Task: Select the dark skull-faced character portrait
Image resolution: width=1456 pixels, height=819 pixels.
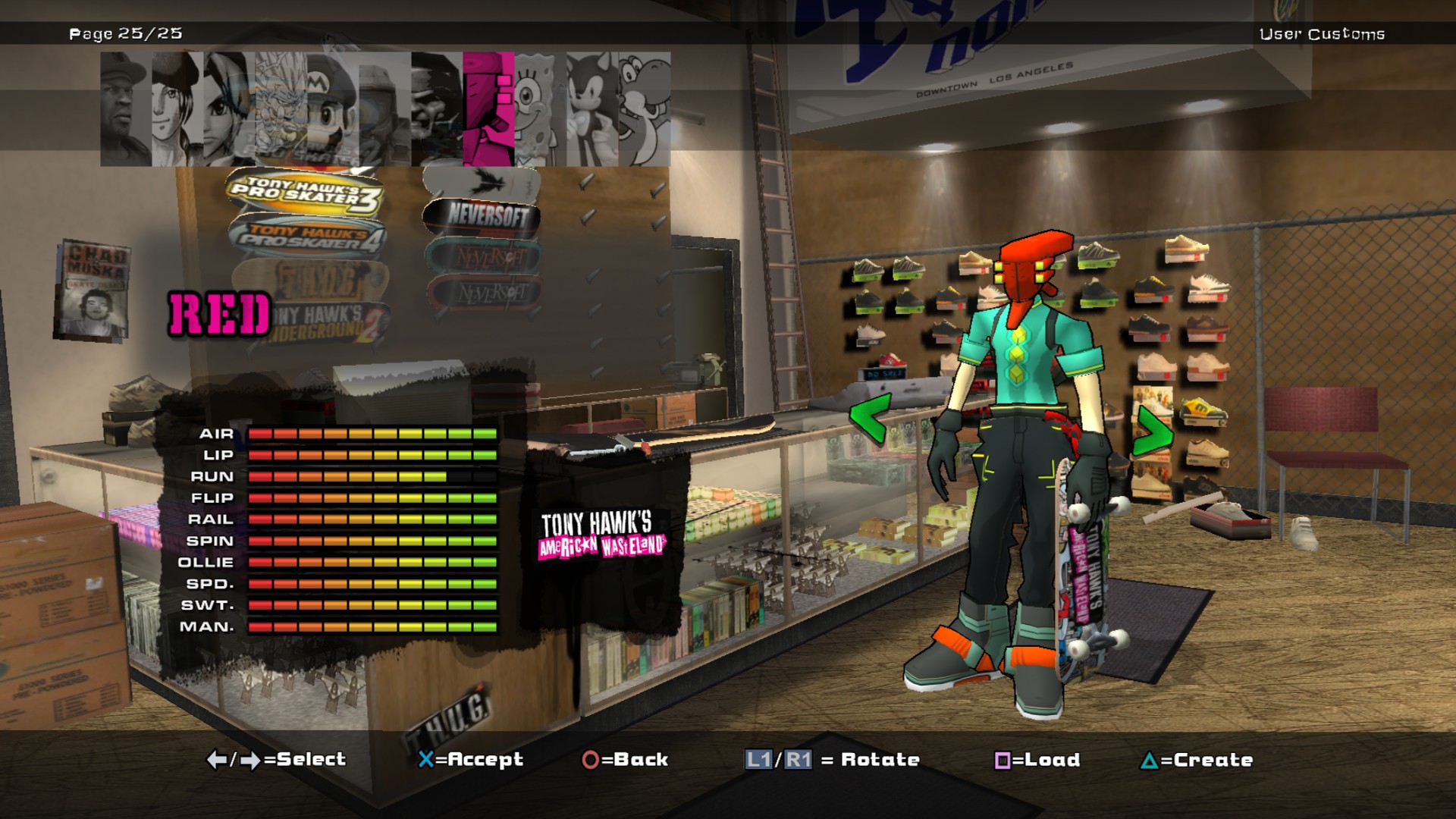Action: (x=437, y=110)
